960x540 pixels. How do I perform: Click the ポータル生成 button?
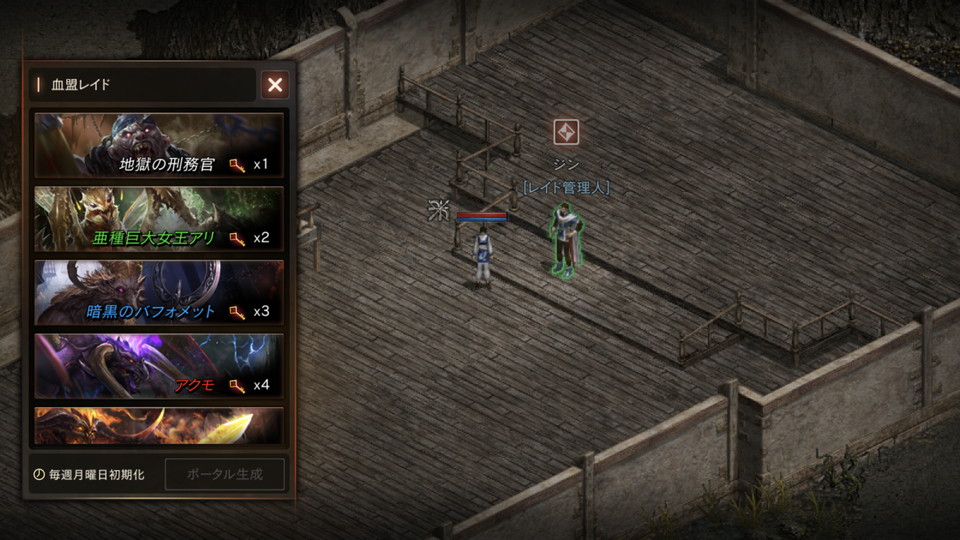tap(224, 474)
